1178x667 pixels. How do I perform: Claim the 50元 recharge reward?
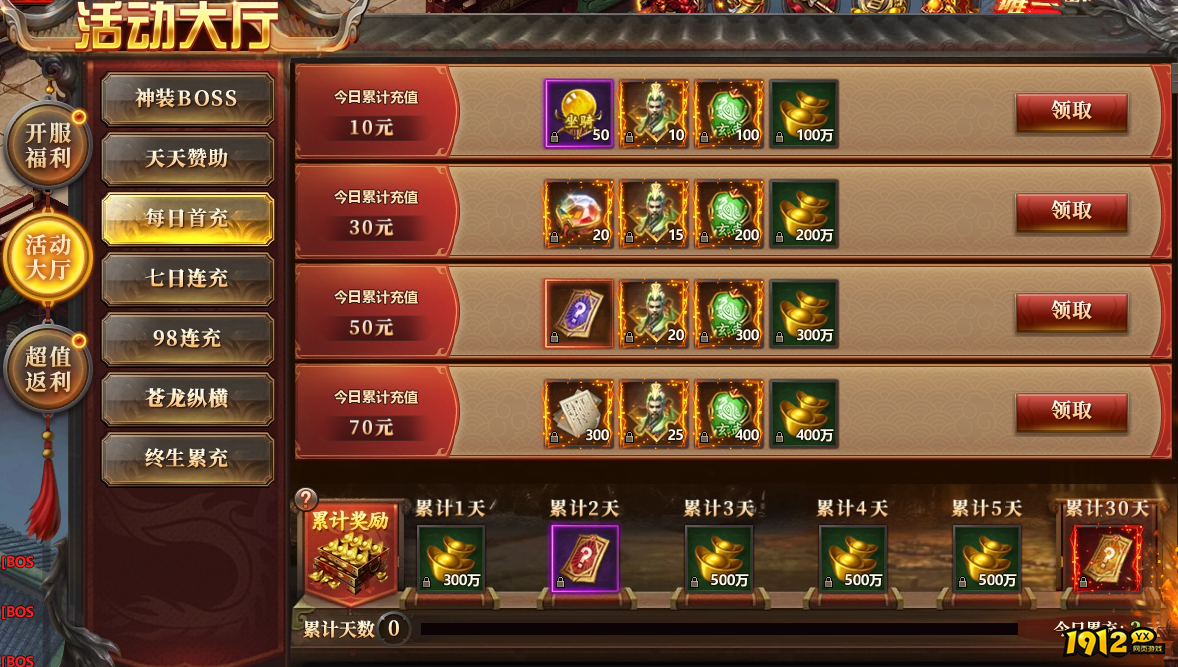[x=1071, y=311]
